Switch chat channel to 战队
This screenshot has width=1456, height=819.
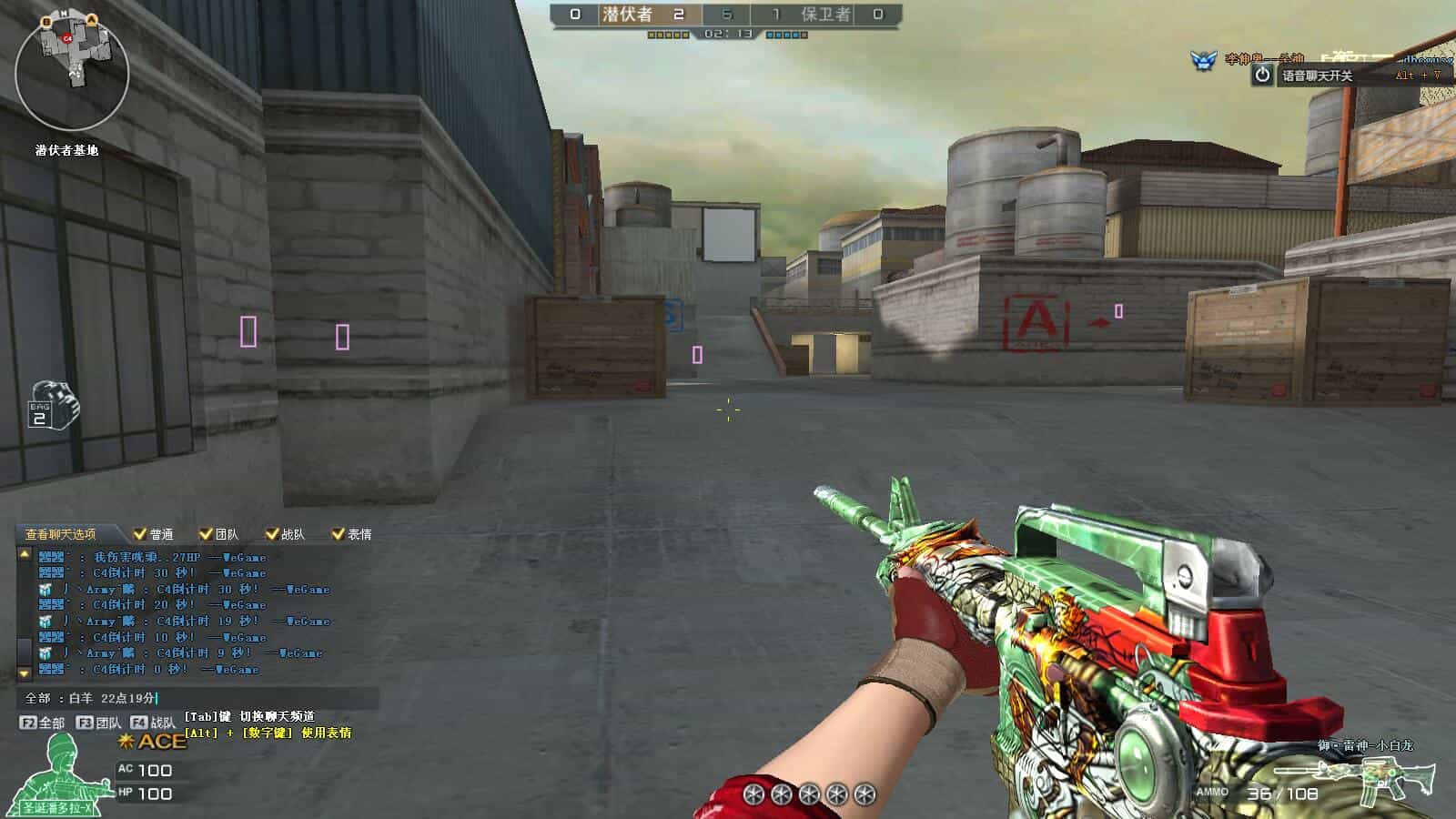[153, 723]
